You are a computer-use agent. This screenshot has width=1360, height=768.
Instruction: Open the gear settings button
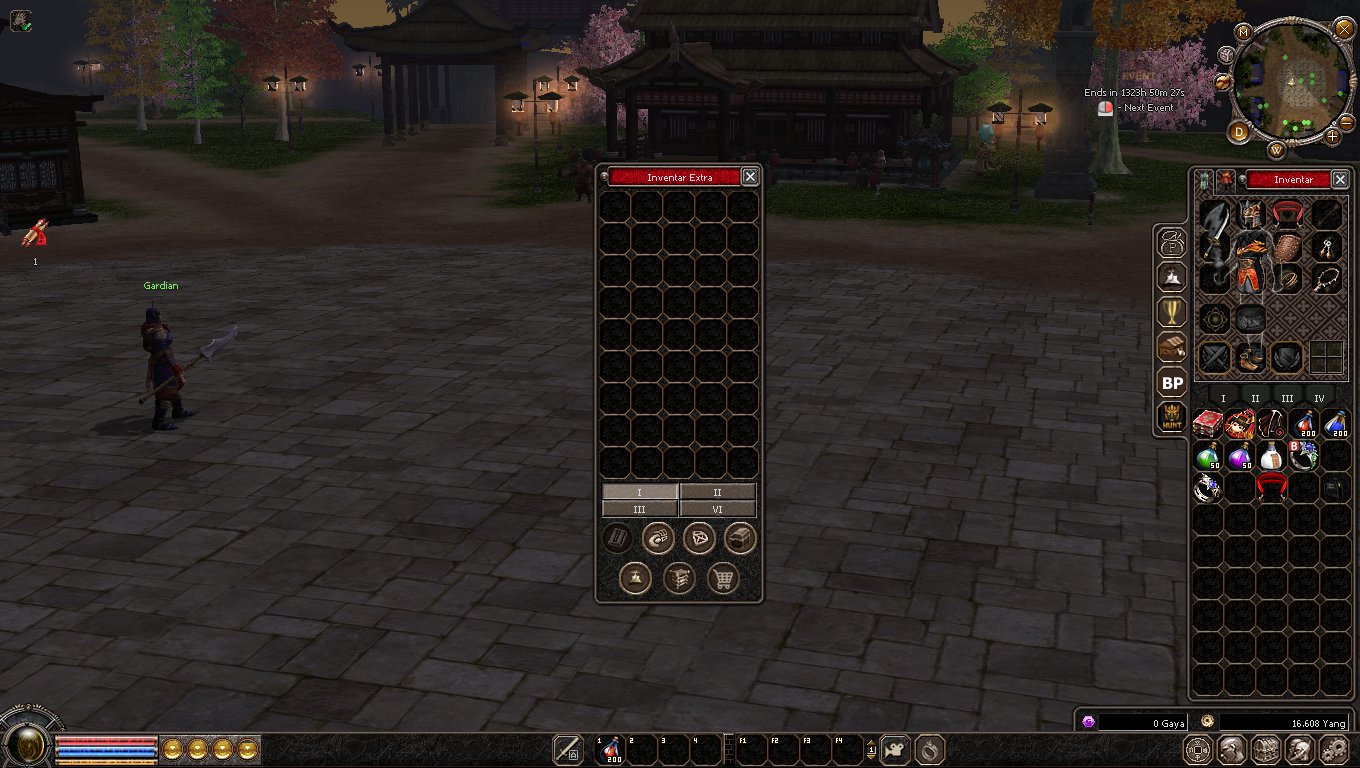1334,749
